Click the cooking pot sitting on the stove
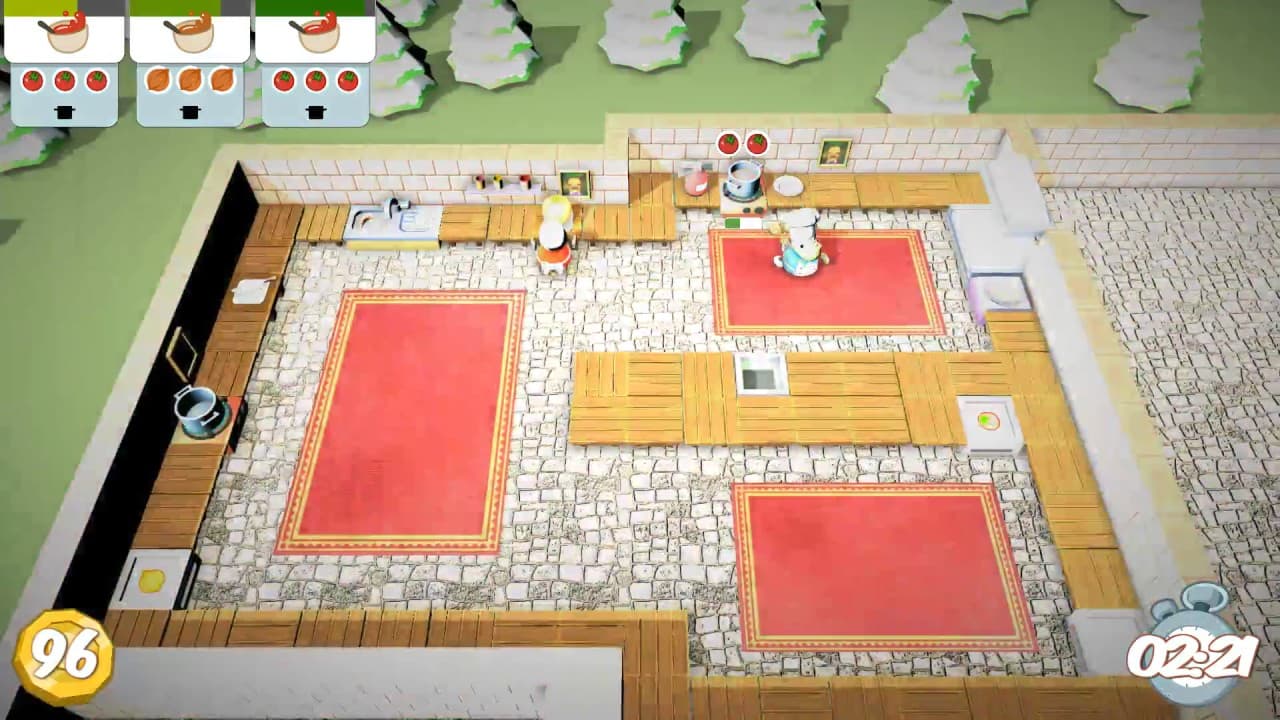Image resolution: width=1280 pixels, height=720 pixels. [744, 182]
